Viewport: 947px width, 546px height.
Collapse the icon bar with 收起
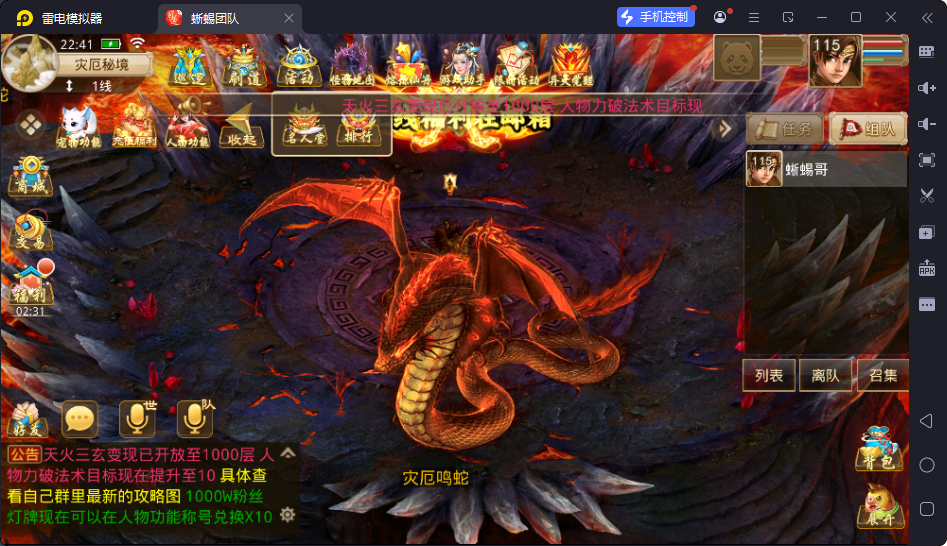pos(242,128)
